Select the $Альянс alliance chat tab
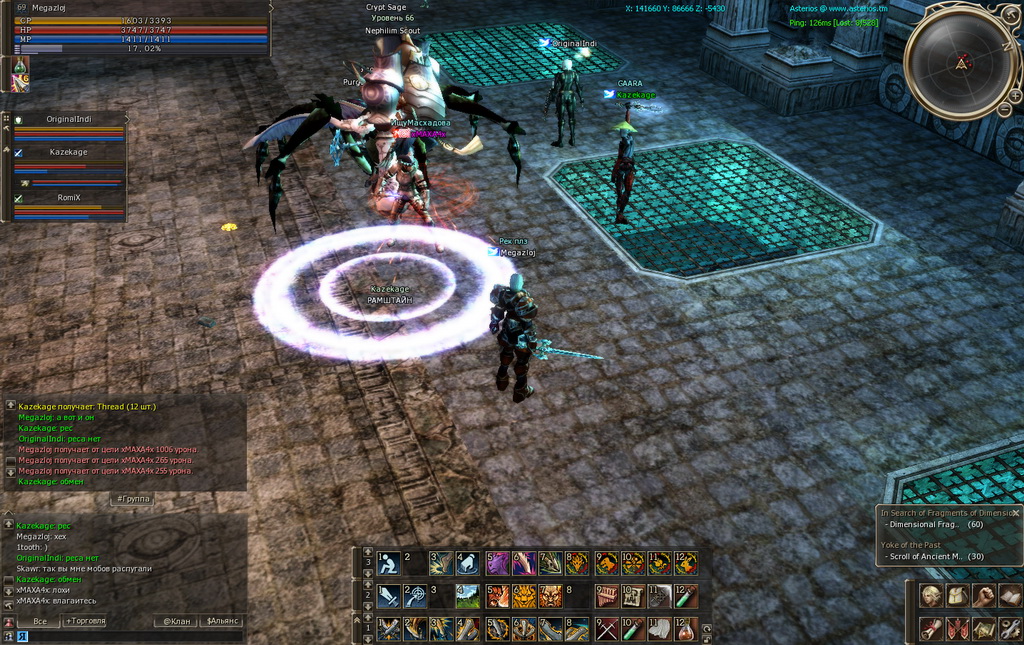Image resolution: width=1024 pixels, height=645 pixels. 222,621
